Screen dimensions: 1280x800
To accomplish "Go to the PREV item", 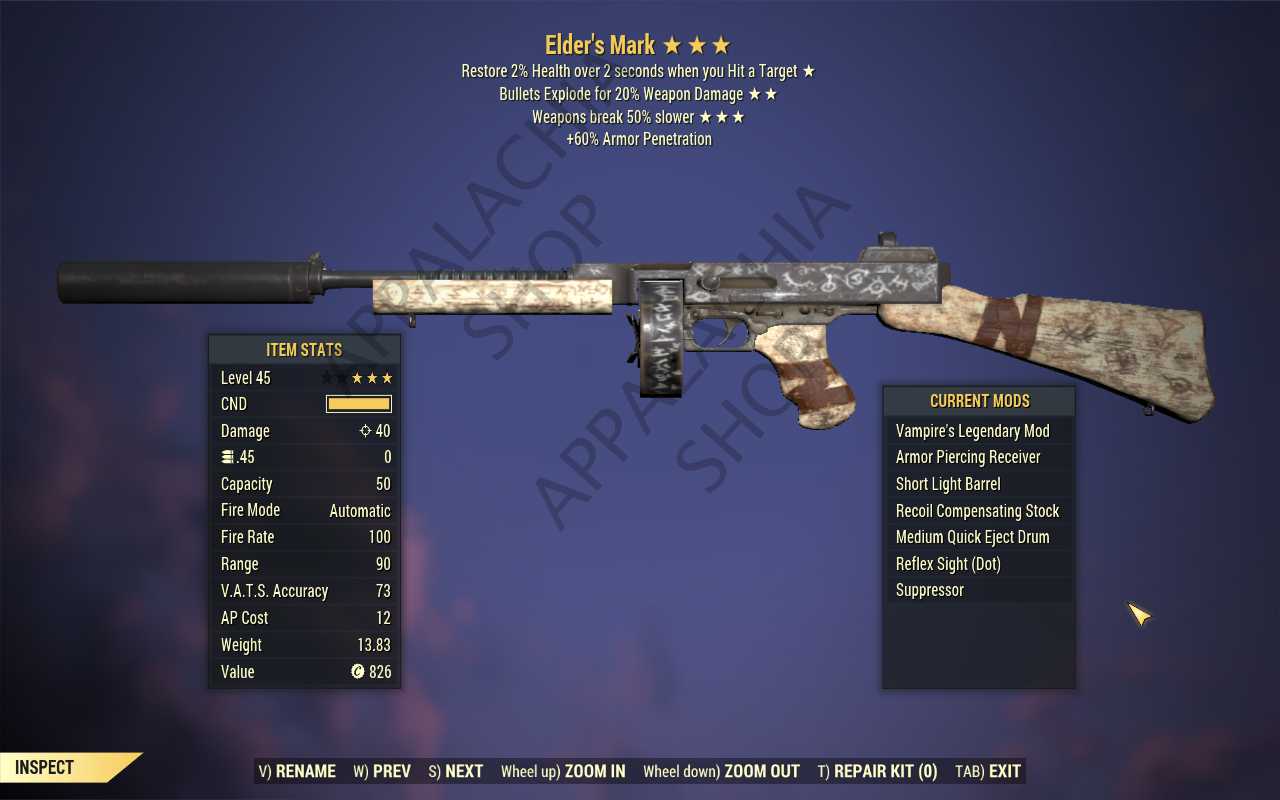I will pyautogui.click(x=382, y=771).
